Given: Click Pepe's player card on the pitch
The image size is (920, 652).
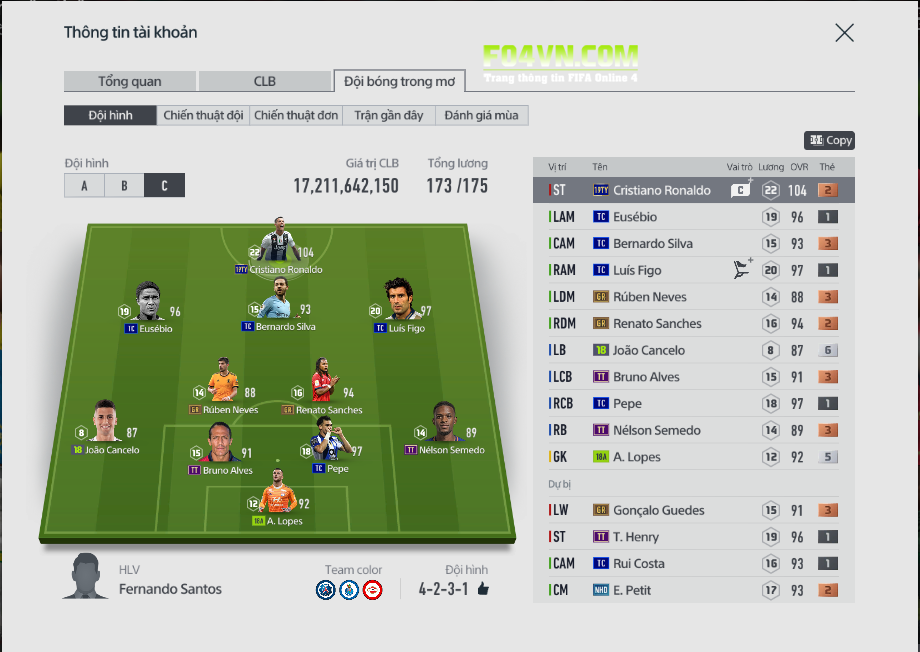Looking at the screenshot, I should [x=330, y=443].
